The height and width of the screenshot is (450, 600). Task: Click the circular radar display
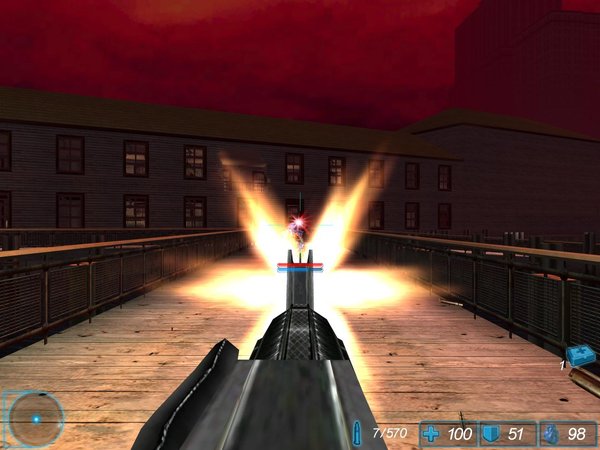pyautogui.click(x=35, y=418)
